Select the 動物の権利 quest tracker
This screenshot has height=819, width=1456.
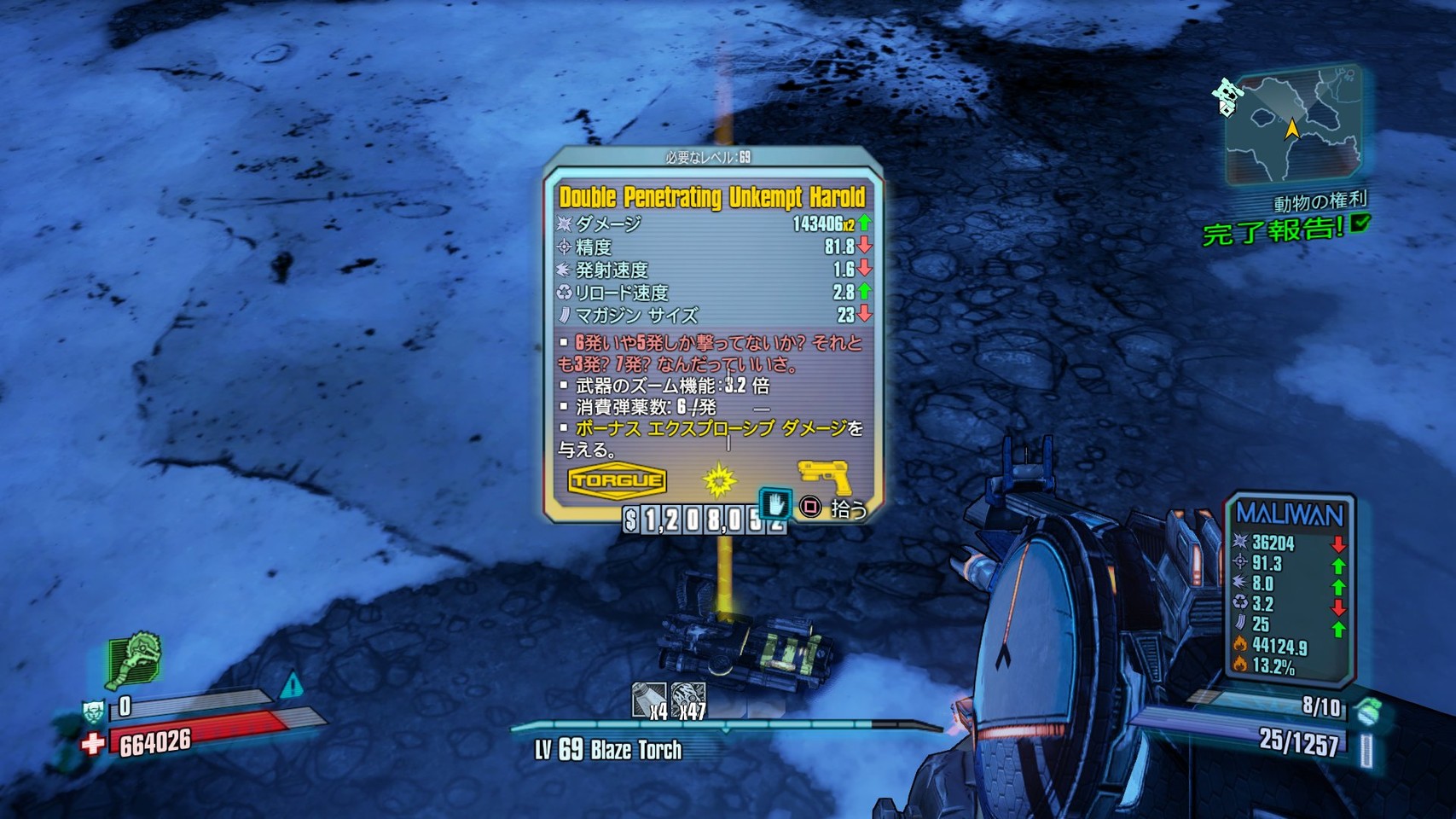coord(1319,203)
